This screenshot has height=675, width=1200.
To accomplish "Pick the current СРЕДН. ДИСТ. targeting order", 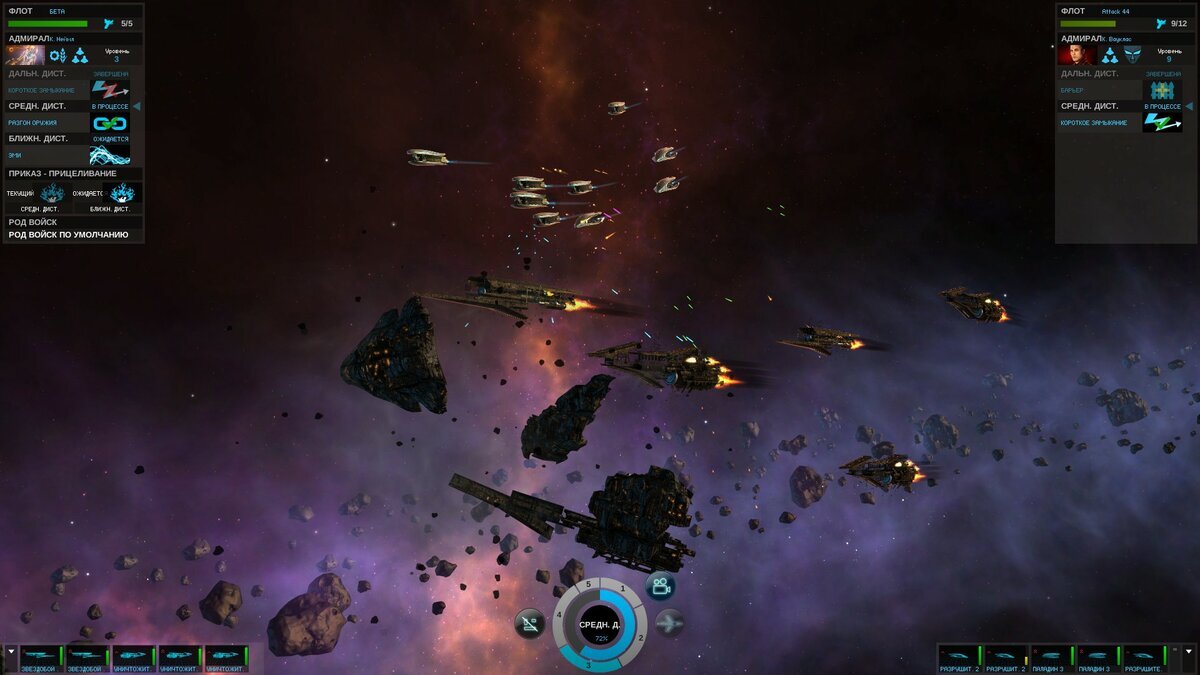I will click(x=52, y=192).
